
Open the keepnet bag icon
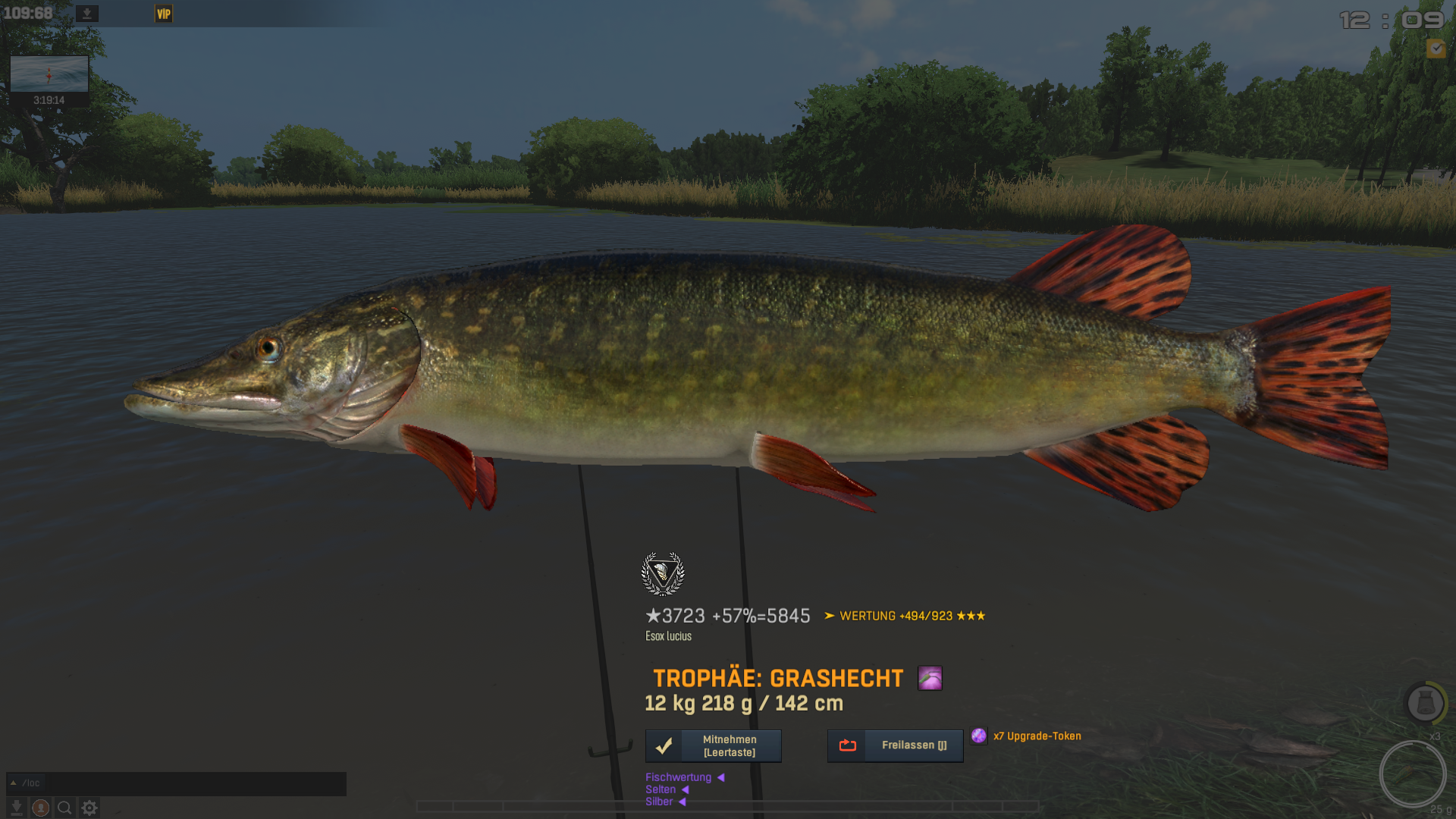(x=1425, y=704)
